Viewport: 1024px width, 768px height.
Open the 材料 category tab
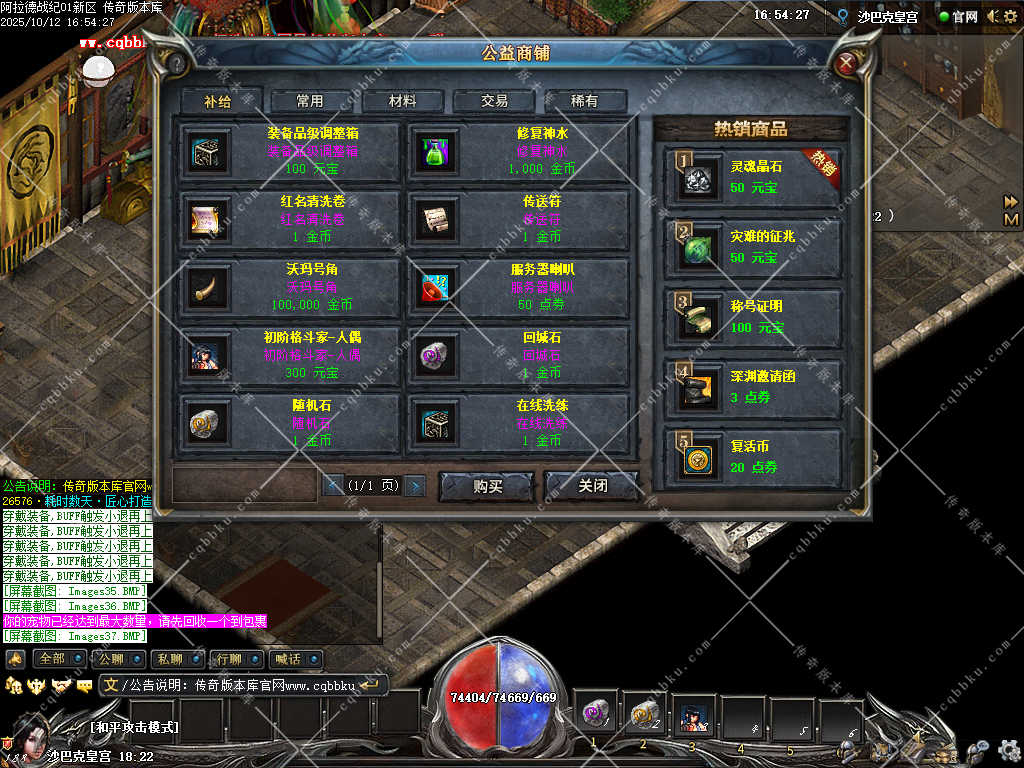pyautogui.click(x=403, y=101)
